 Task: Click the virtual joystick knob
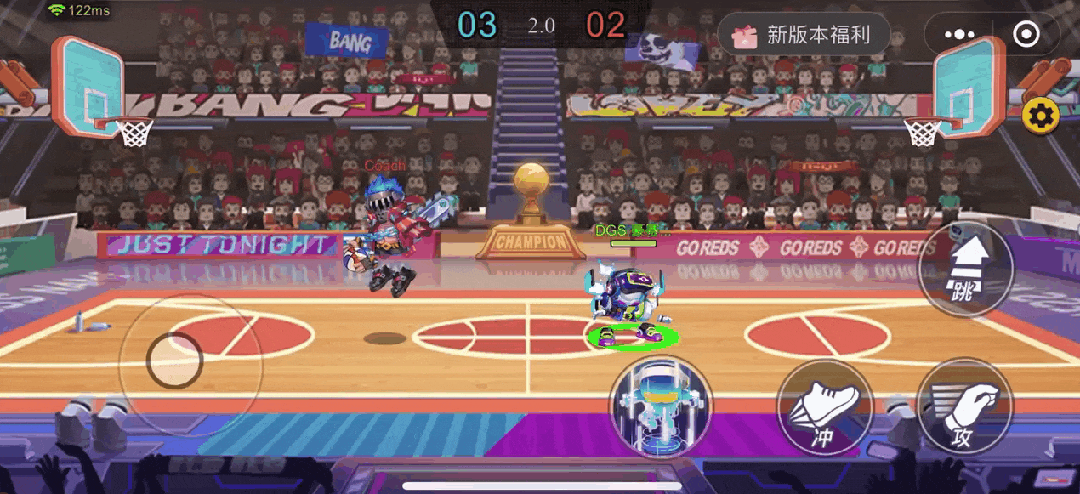click(x=175, y=361)
